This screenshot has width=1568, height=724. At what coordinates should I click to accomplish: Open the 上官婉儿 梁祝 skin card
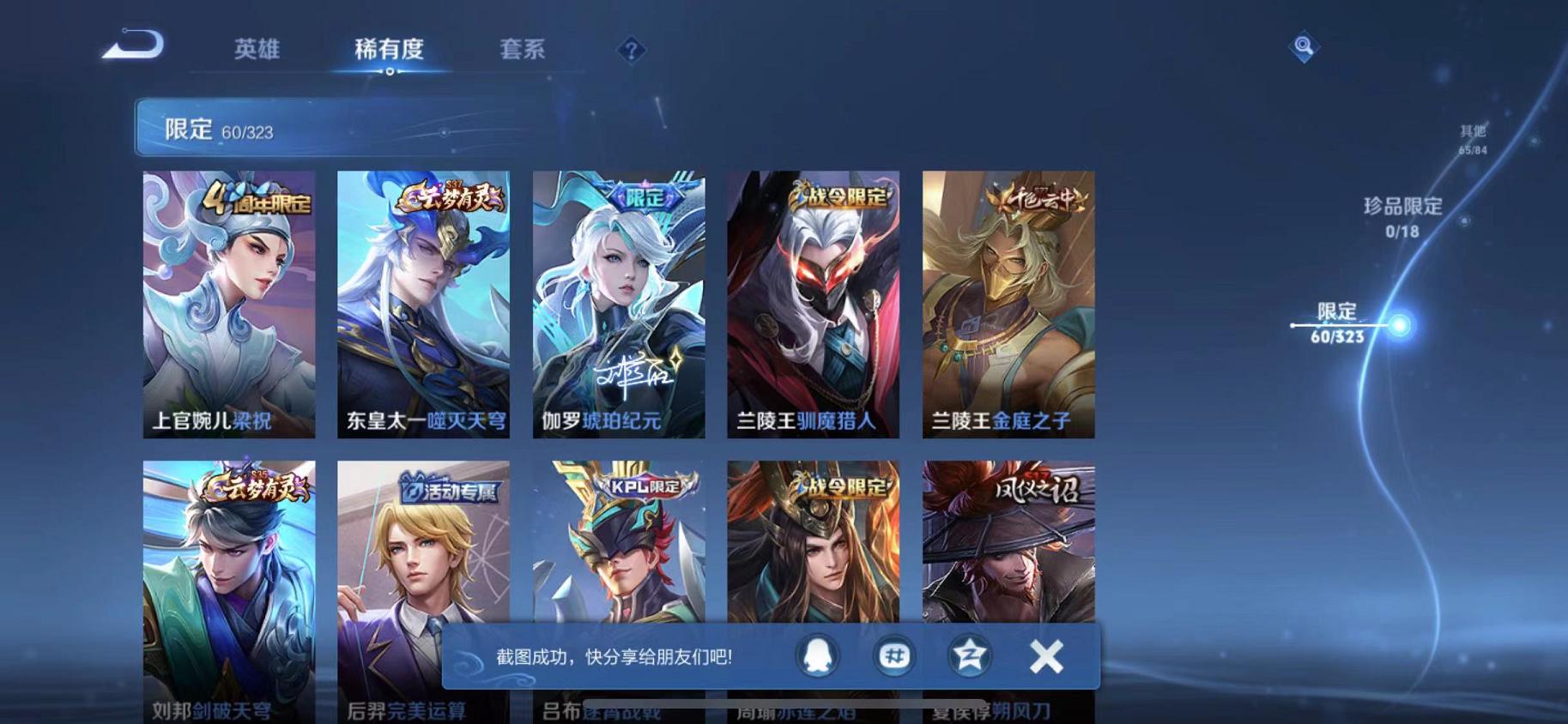[x=227, y=300]
